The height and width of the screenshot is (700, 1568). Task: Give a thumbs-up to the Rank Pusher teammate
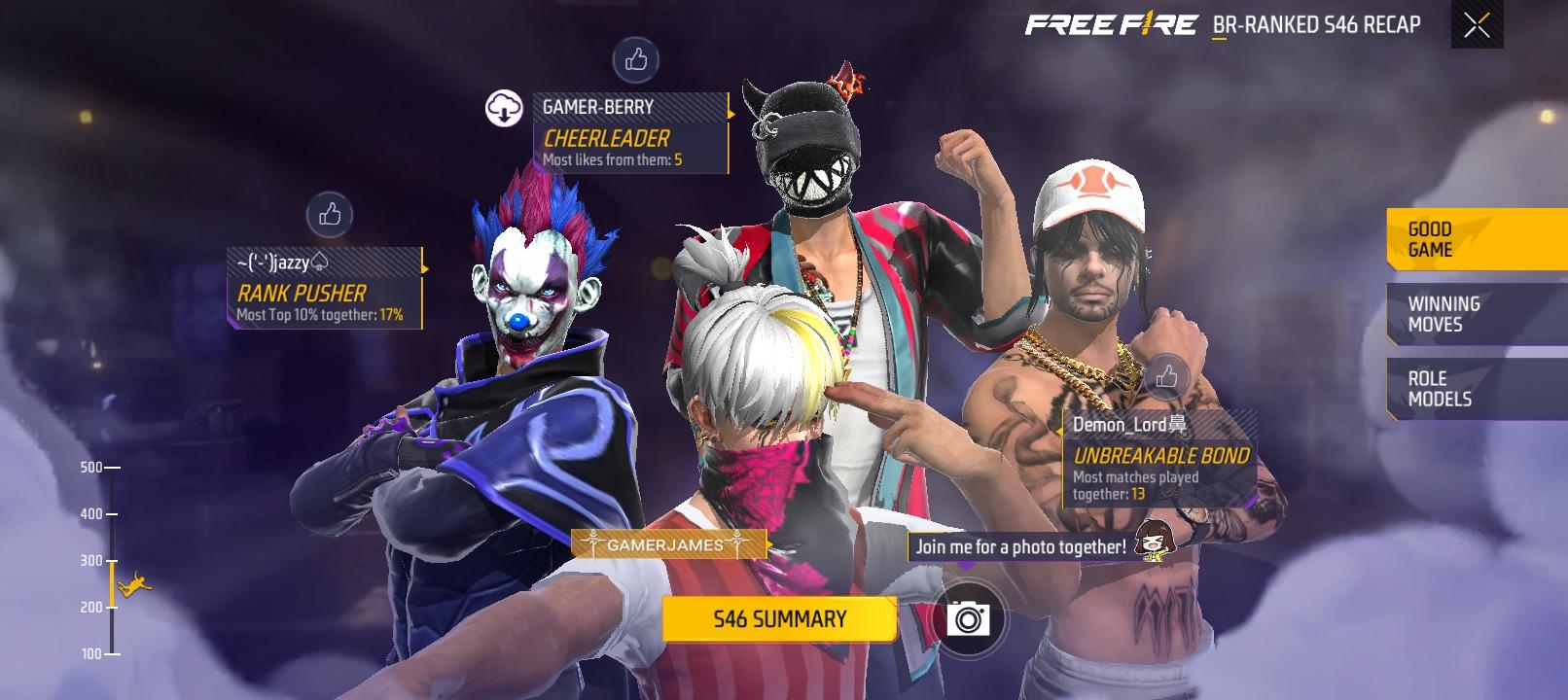(x=330, y=215)
